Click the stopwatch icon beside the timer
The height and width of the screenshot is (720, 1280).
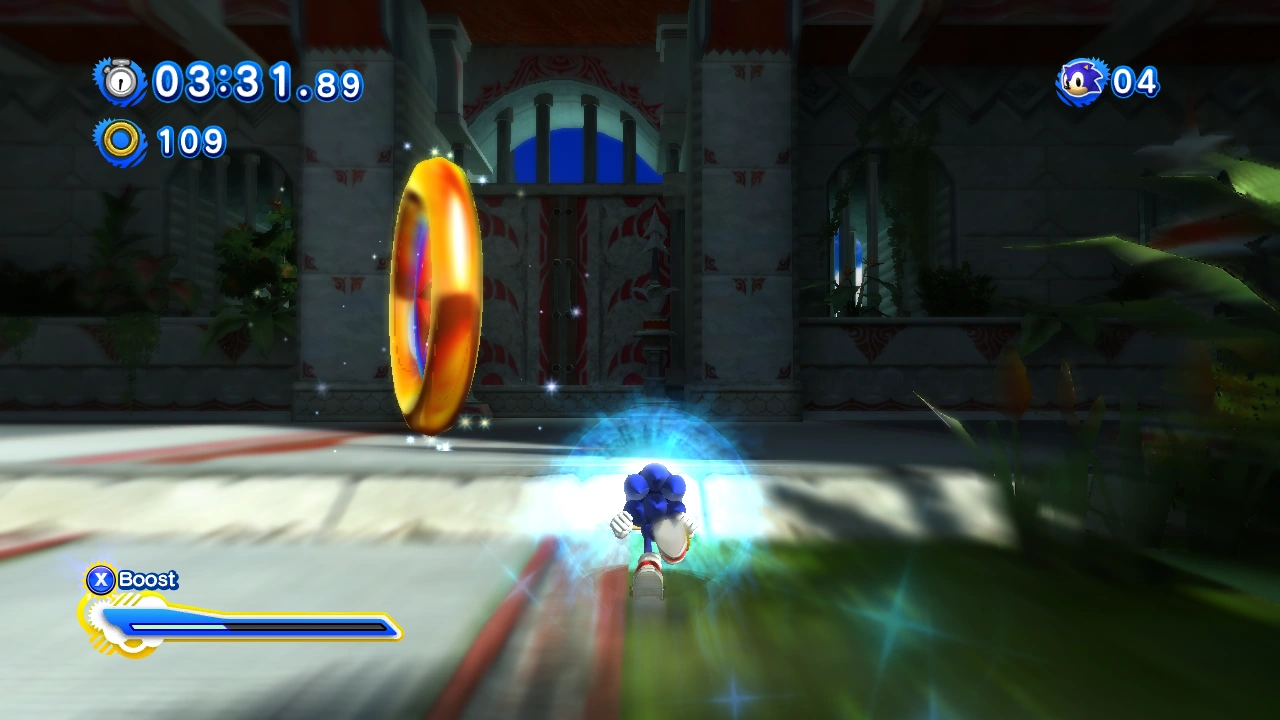121,81
